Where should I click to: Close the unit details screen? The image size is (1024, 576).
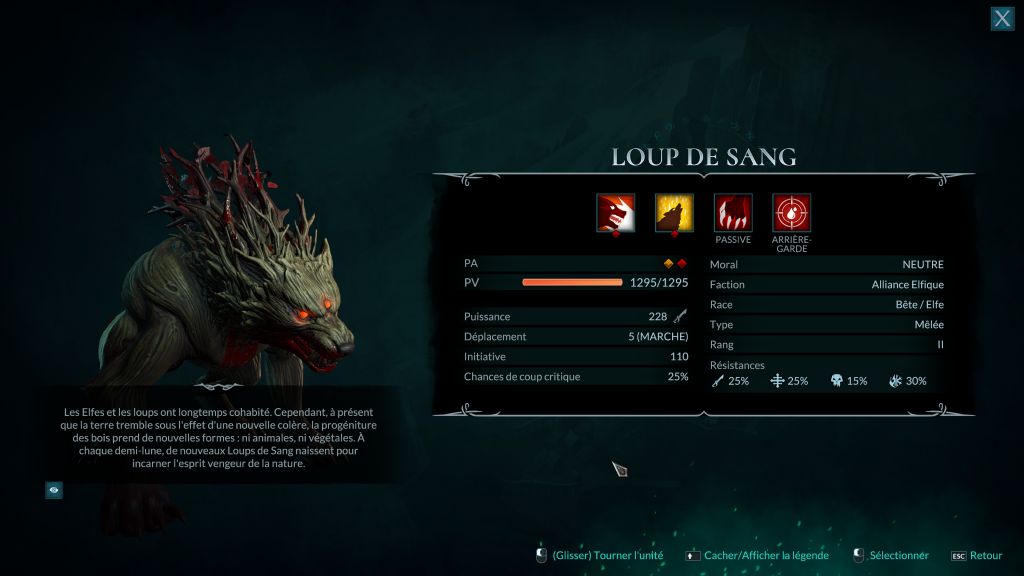pos(1002,18)
